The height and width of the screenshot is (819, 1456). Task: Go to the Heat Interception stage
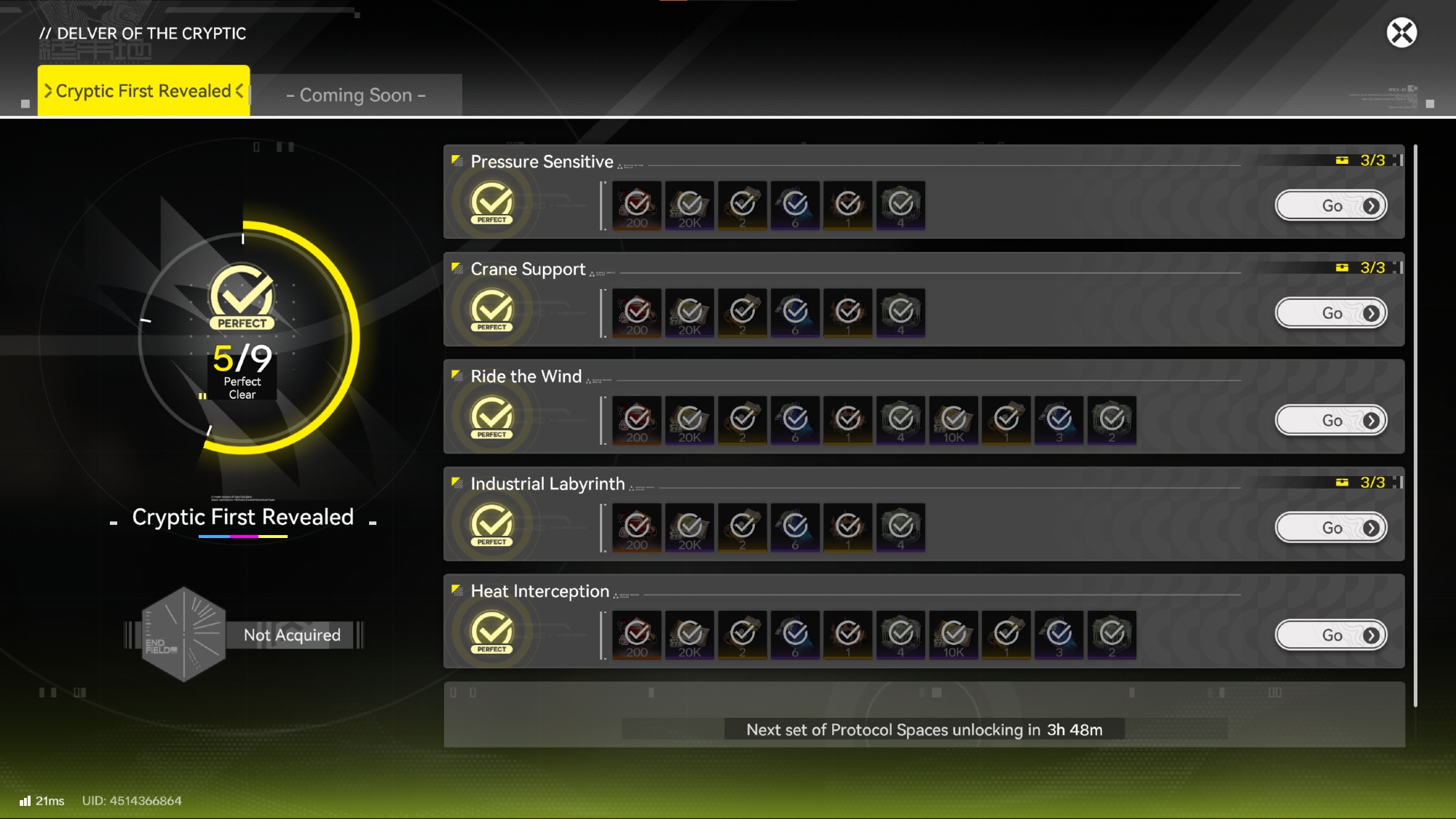(1331, 636)
